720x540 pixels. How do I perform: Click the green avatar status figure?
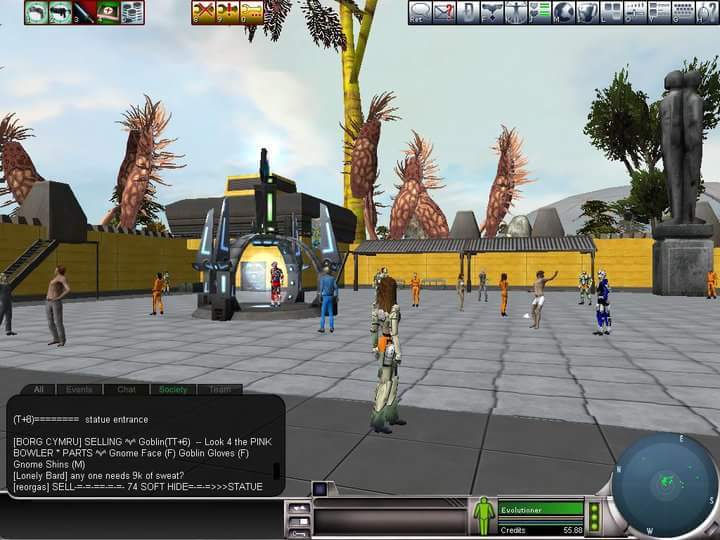pos(484,515)
